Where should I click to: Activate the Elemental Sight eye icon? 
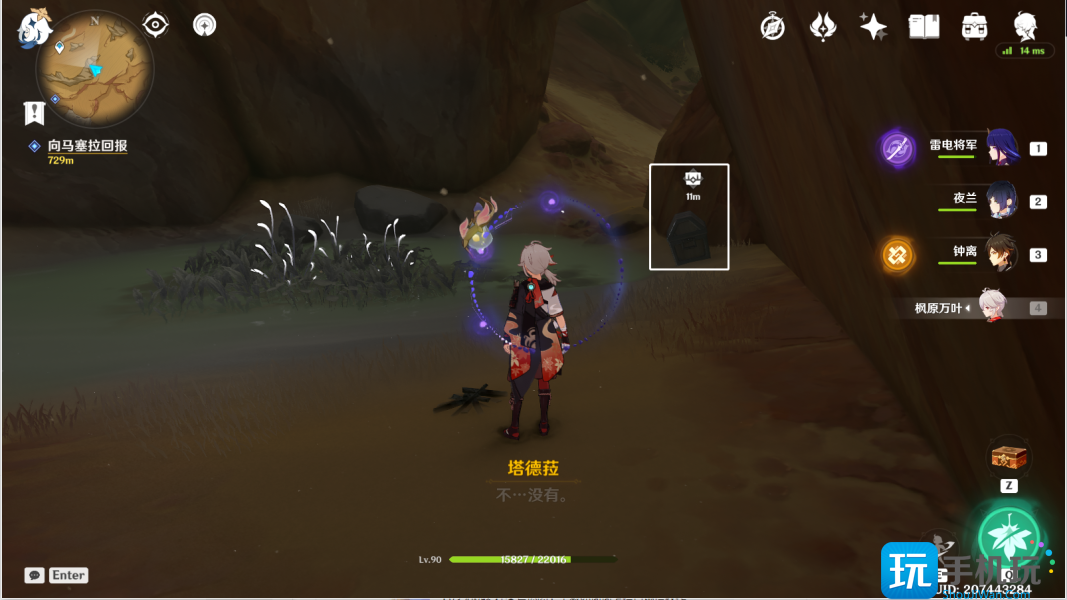coord(156,24)
